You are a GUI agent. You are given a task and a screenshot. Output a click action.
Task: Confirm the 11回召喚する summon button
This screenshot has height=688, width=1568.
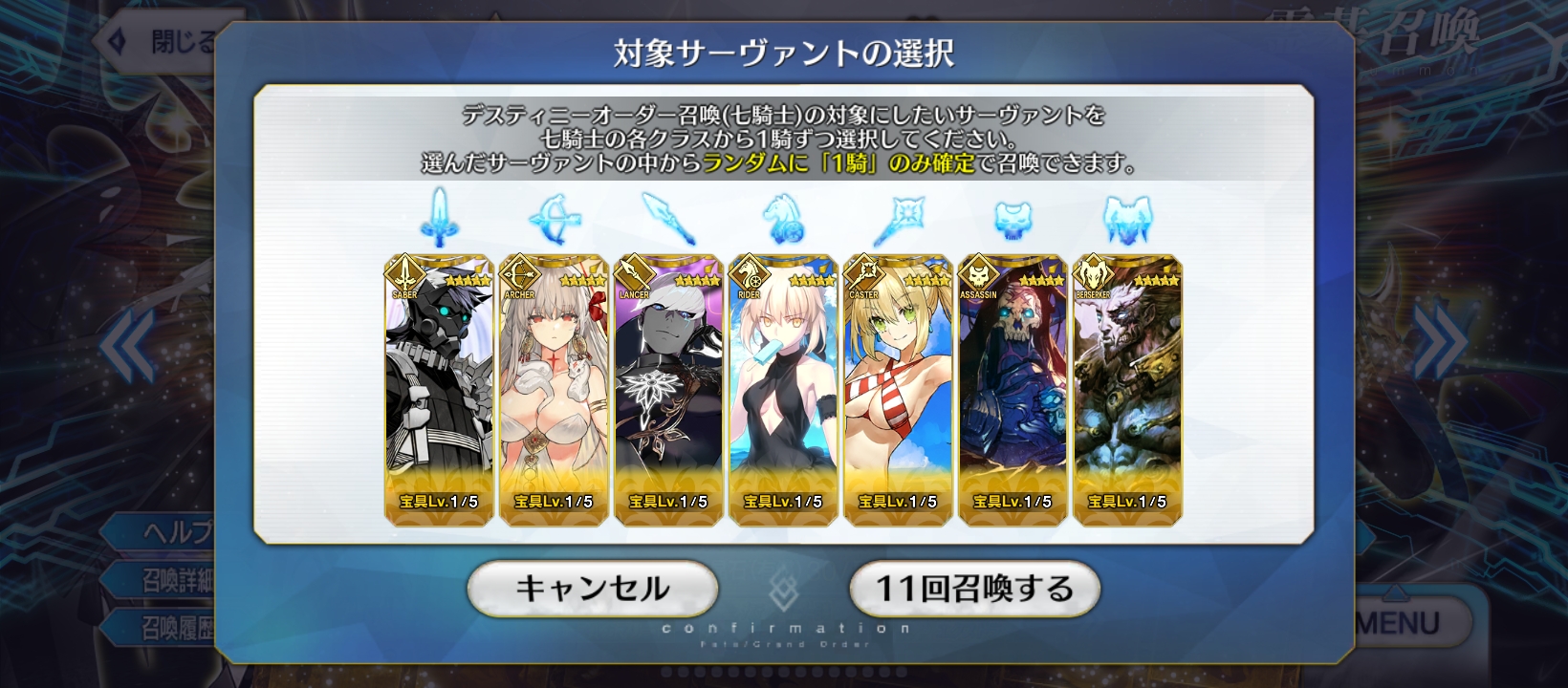click(x=974, y=588)
